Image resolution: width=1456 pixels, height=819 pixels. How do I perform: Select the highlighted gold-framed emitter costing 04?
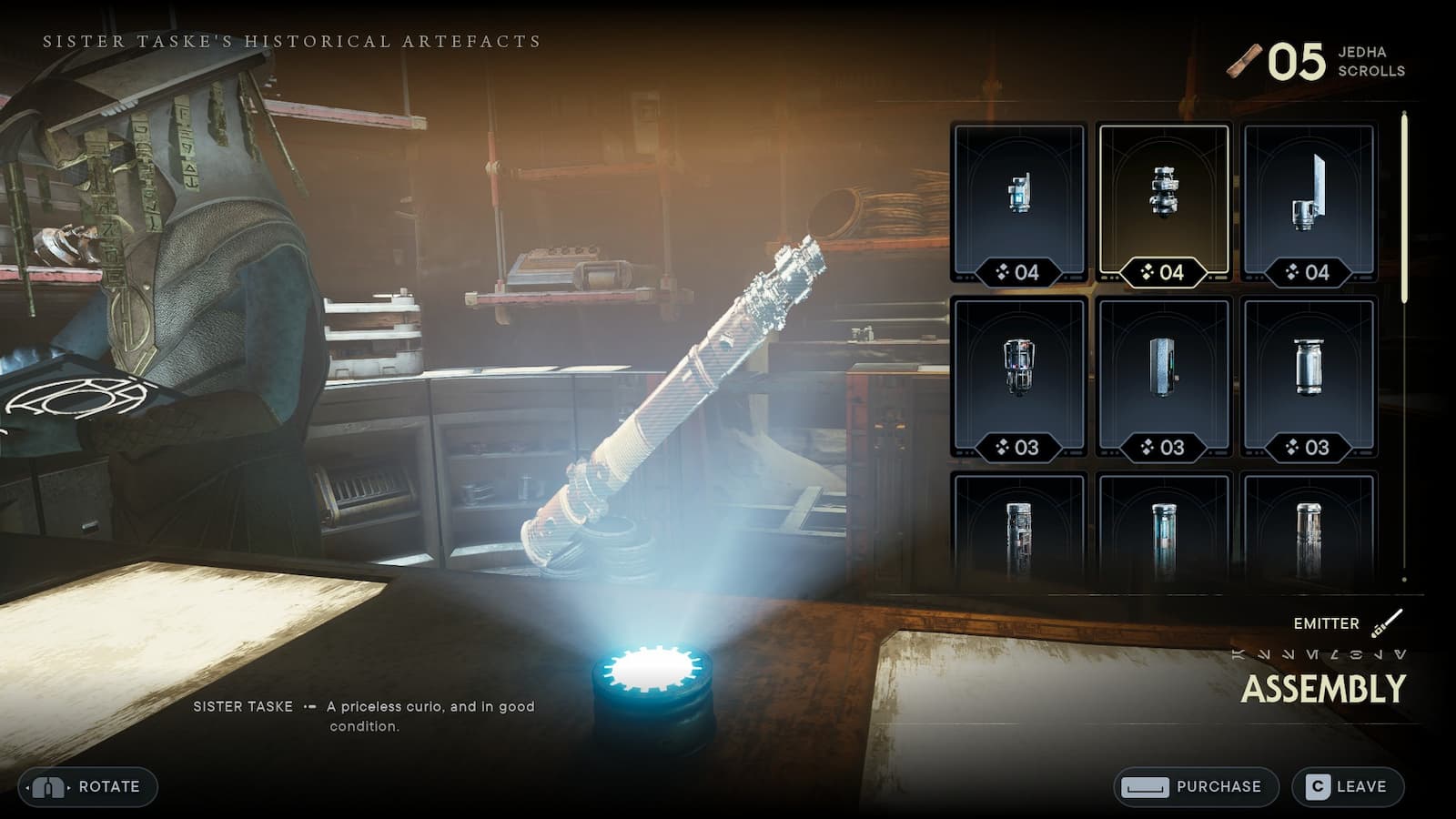coord(1164,204)
